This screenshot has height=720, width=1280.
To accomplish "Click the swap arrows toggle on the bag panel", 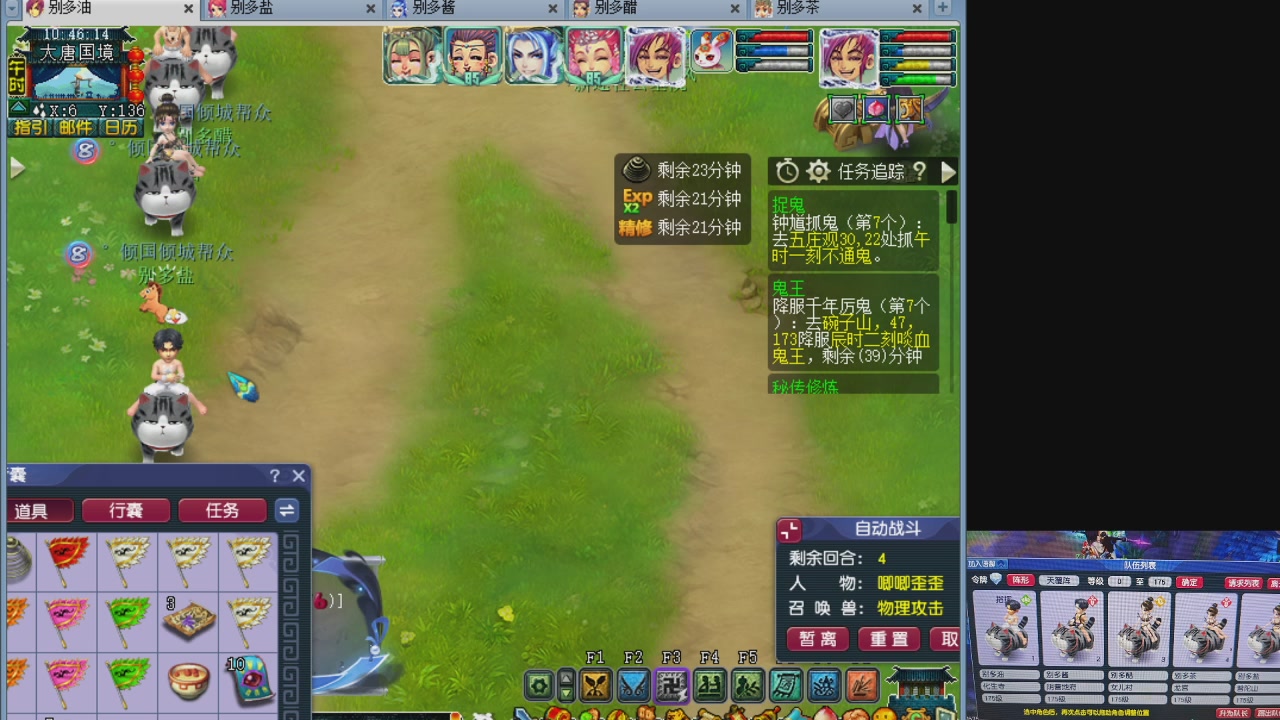I will click(288, 510).
